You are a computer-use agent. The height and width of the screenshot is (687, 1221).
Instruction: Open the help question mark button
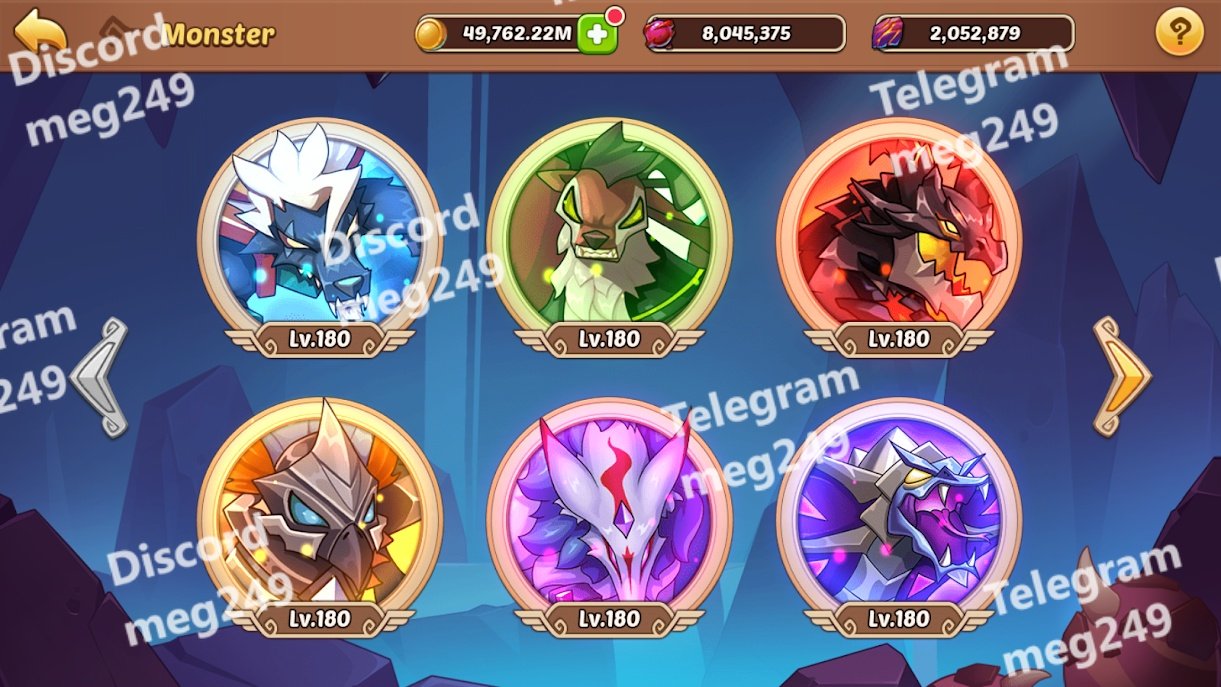(x=1178, y=34)
